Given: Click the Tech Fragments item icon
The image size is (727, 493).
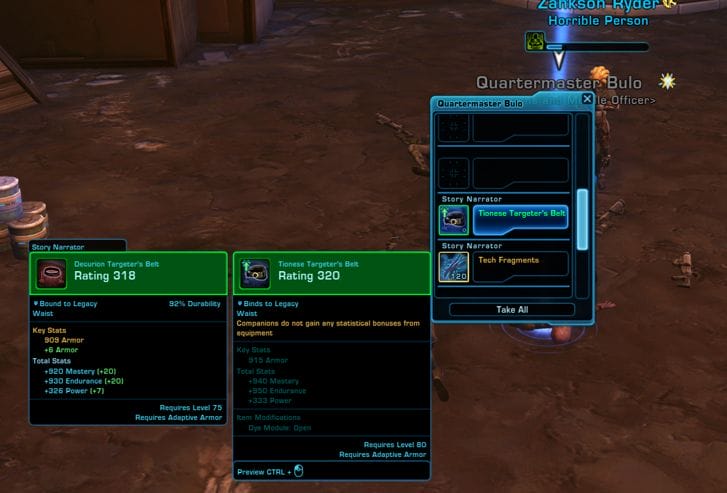Looking at the screenshot, I should coord(454,266).
